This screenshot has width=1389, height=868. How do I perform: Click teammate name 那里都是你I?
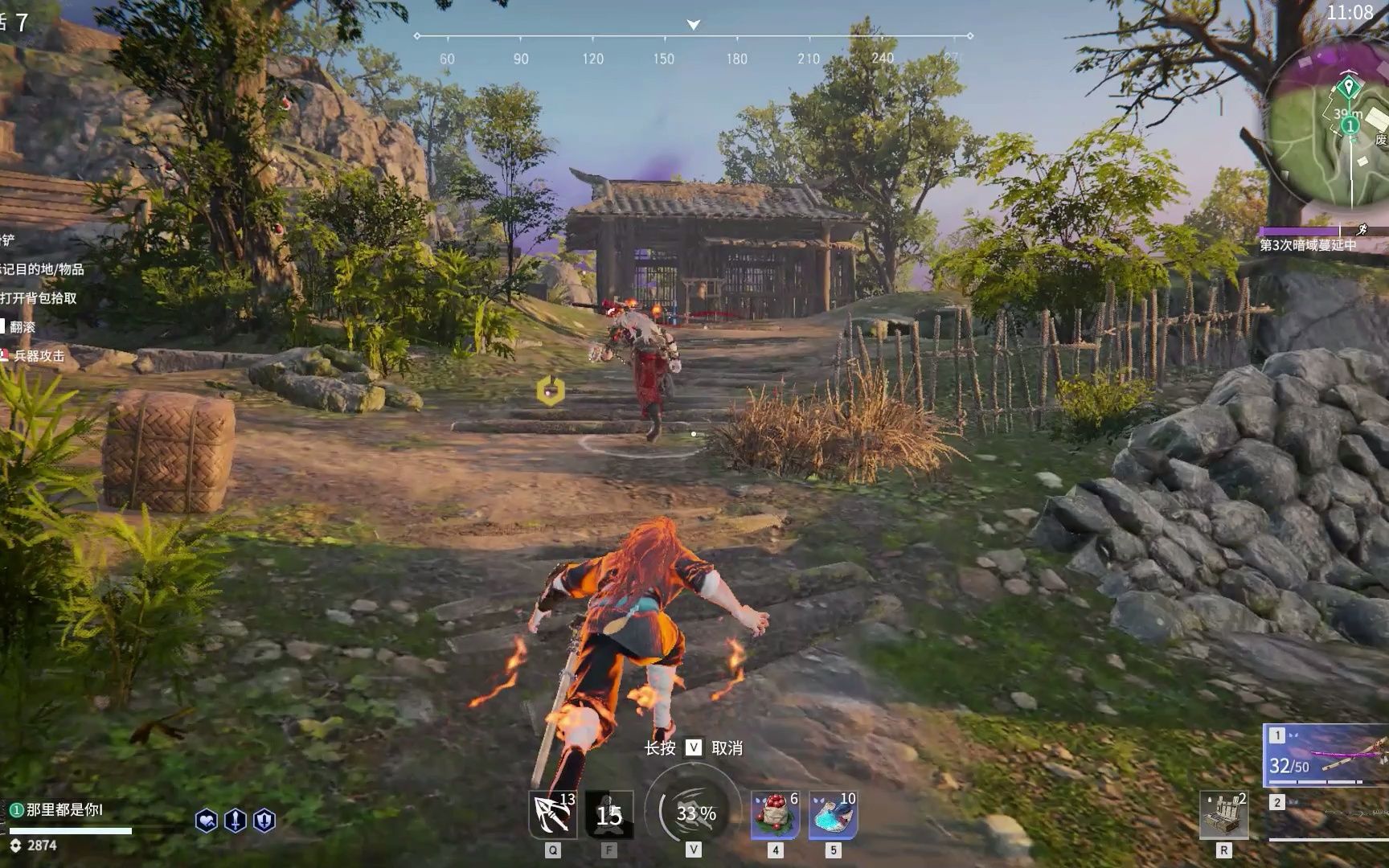pos(64,809)
